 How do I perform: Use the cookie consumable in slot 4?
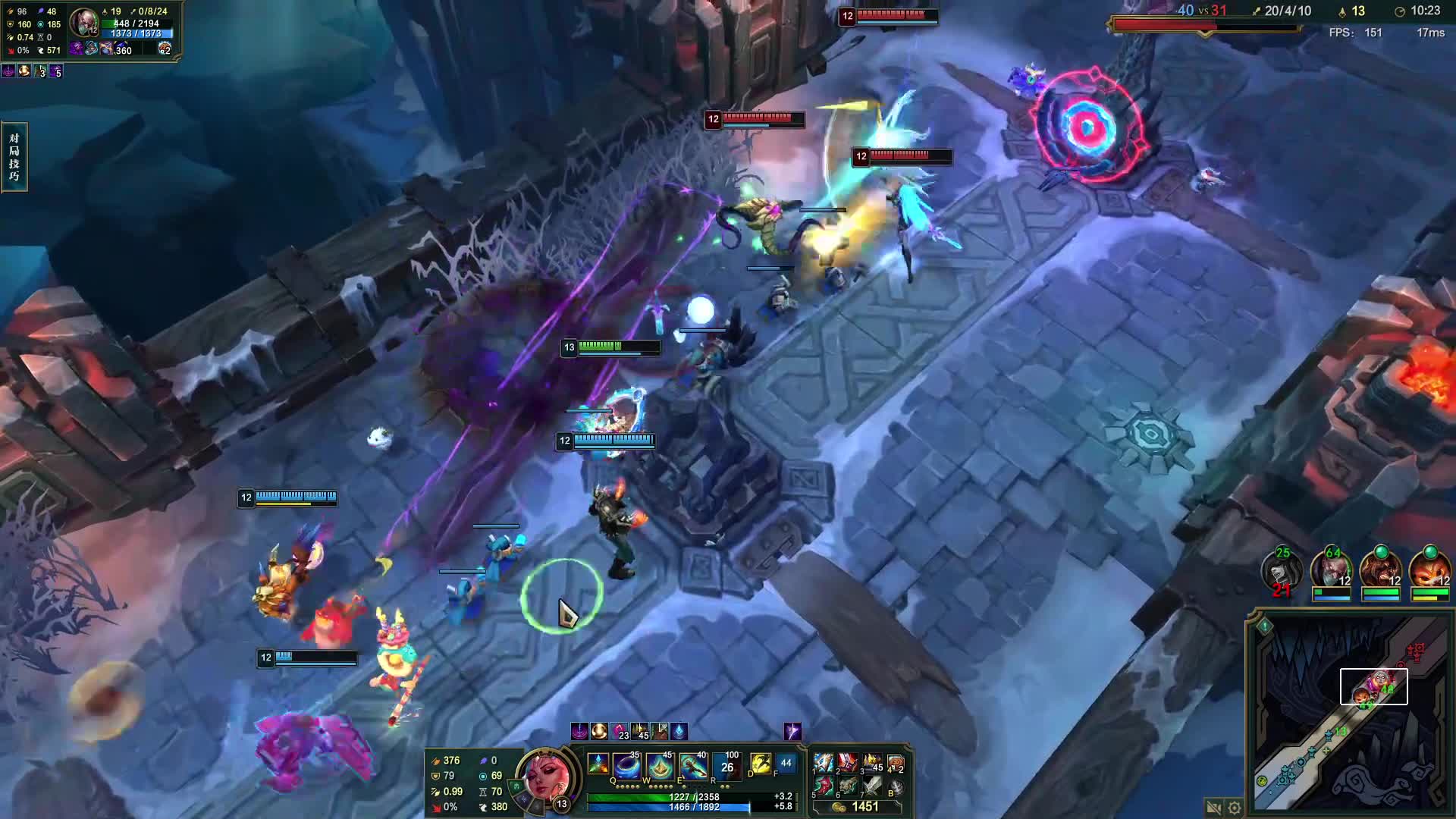coord(896,764)
